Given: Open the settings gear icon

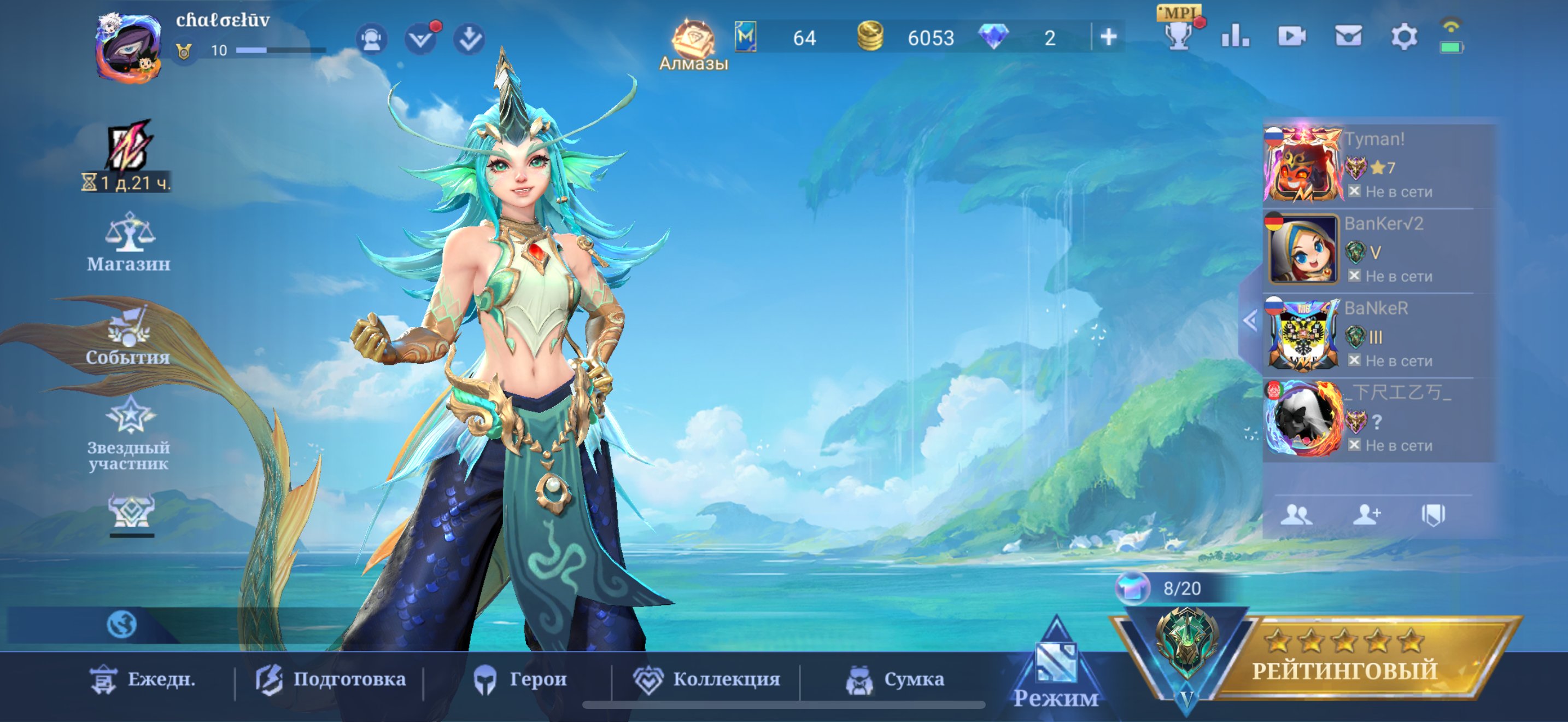Looking at the screenshot, I should coord(1403,37).
